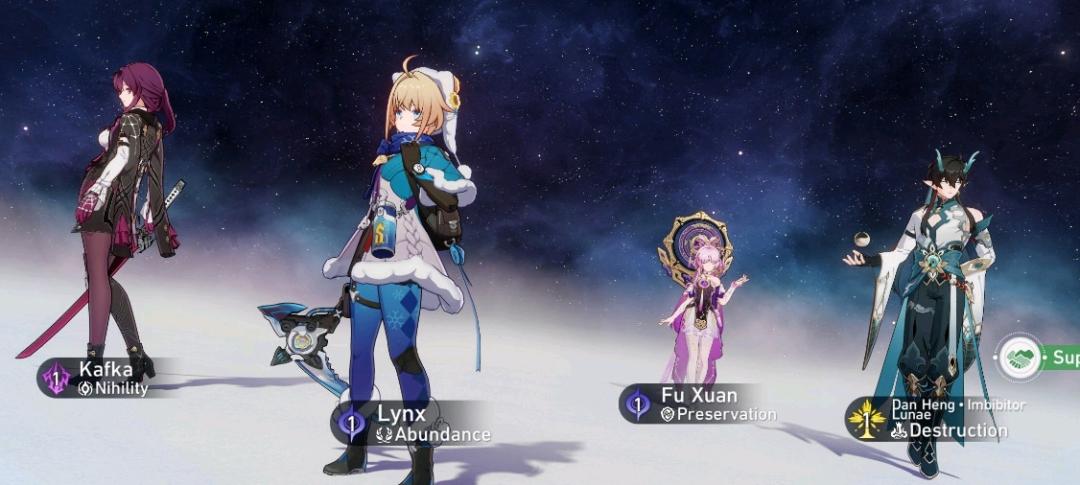The image size is (1080, 485).
Task: Pick Dan Heng Imbibitor Lunae's Destruction label
Action: (x=935, y=419)
